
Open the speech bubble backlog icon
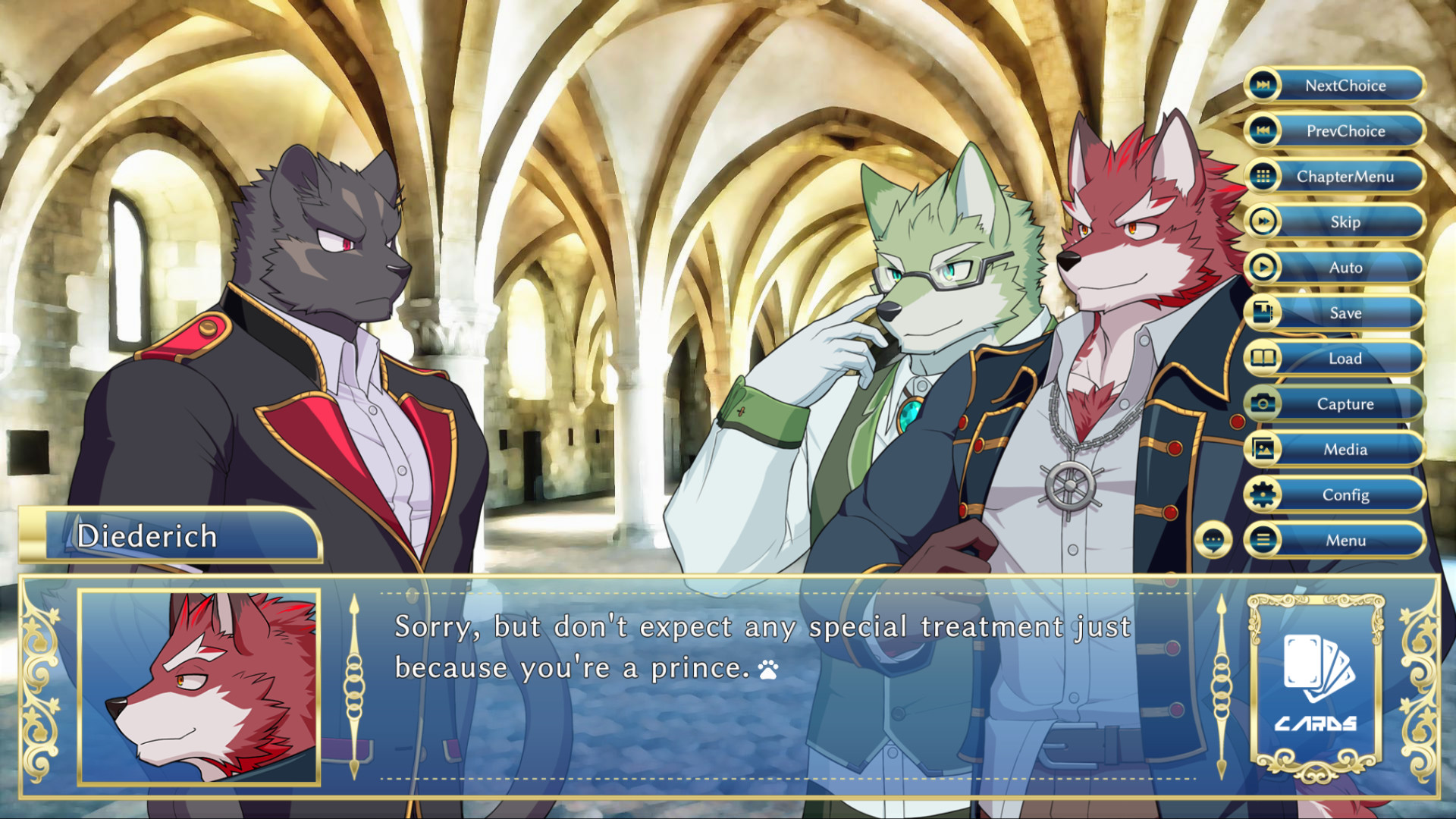coord(1216,540)
